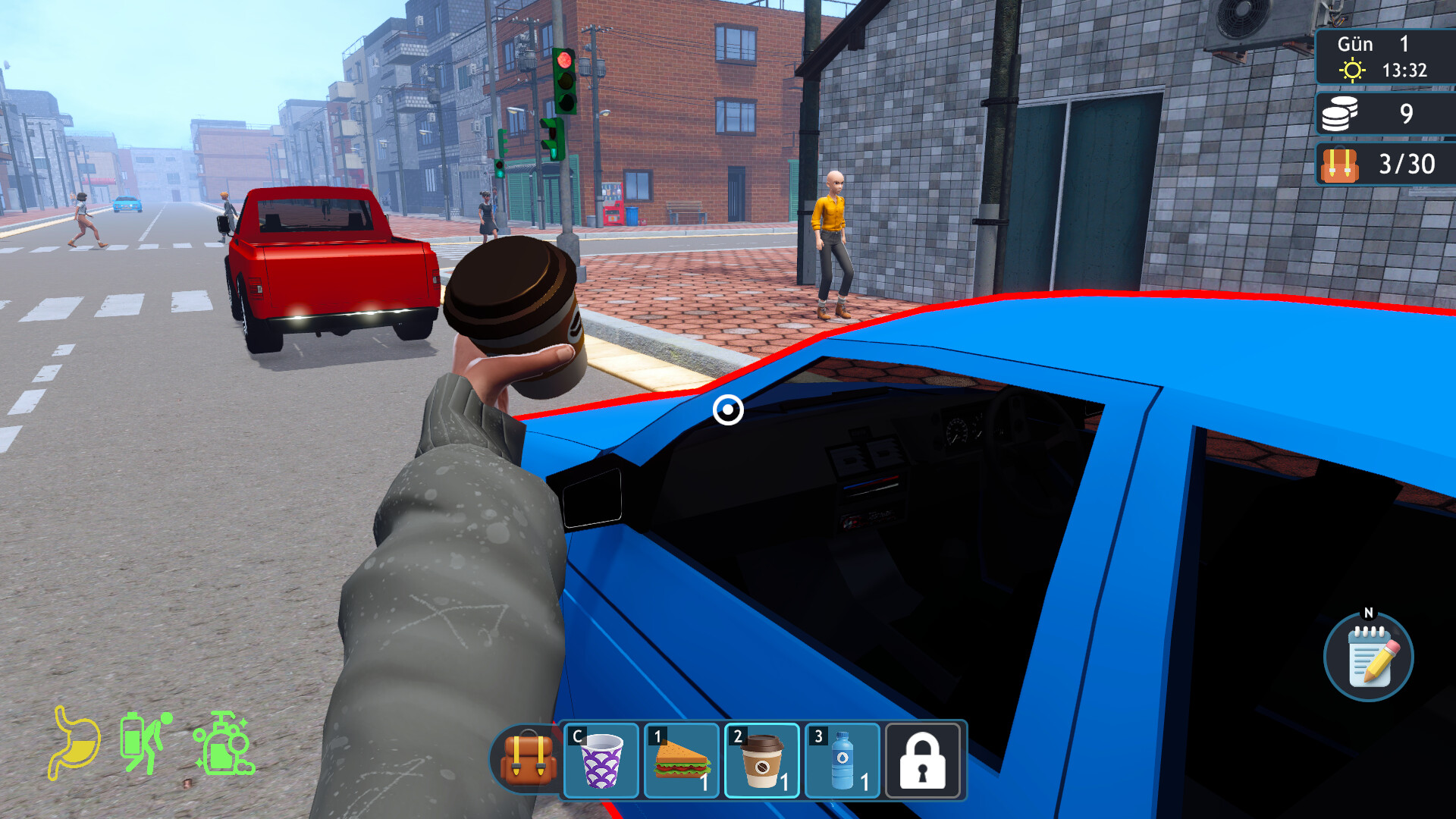The width and height of the screenshot is (1456, 819).
Task: Click the money count showing 9
Action: point(1407,114)
